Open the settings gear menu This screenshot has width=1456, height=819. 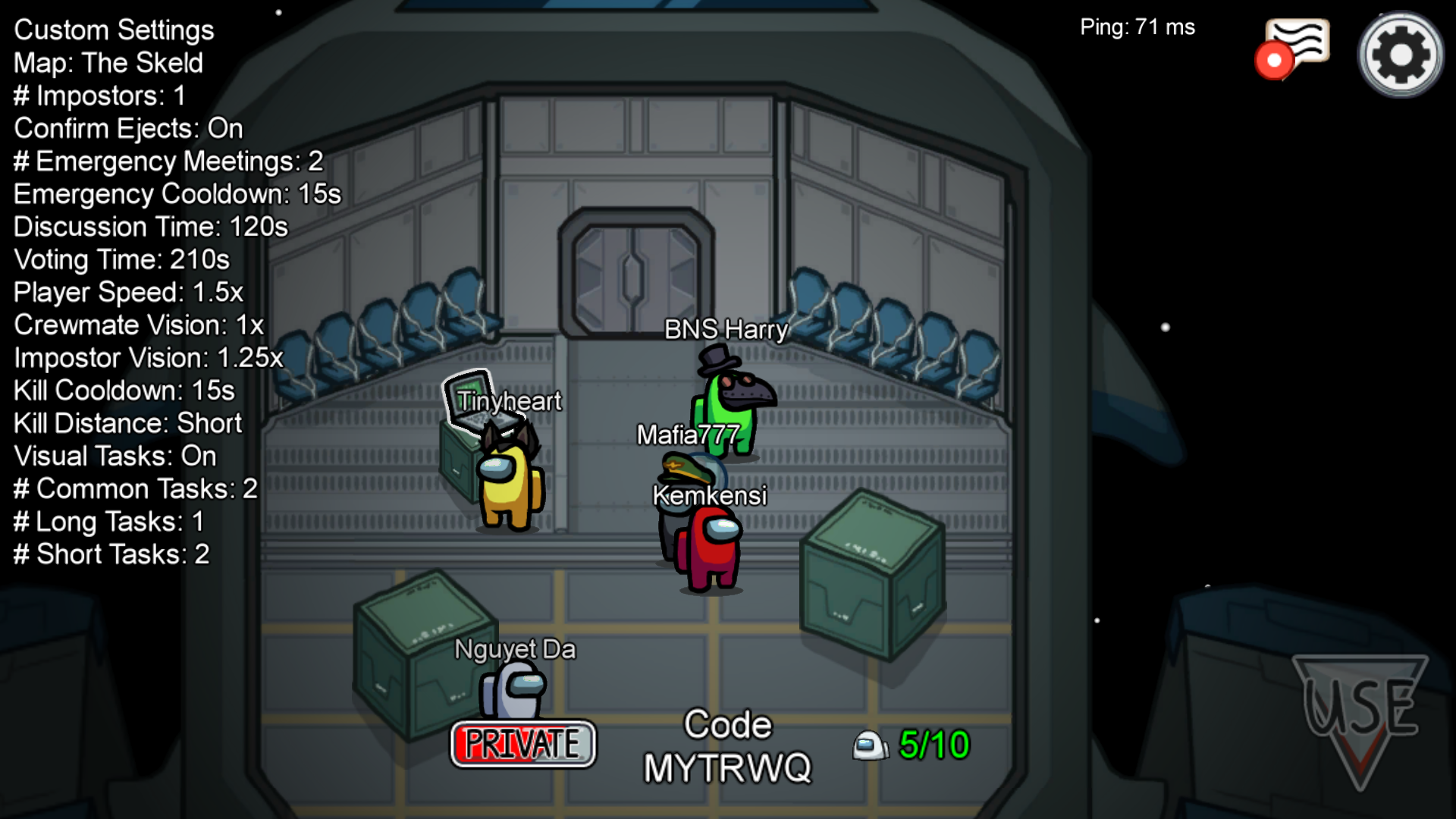point(1400,55)
